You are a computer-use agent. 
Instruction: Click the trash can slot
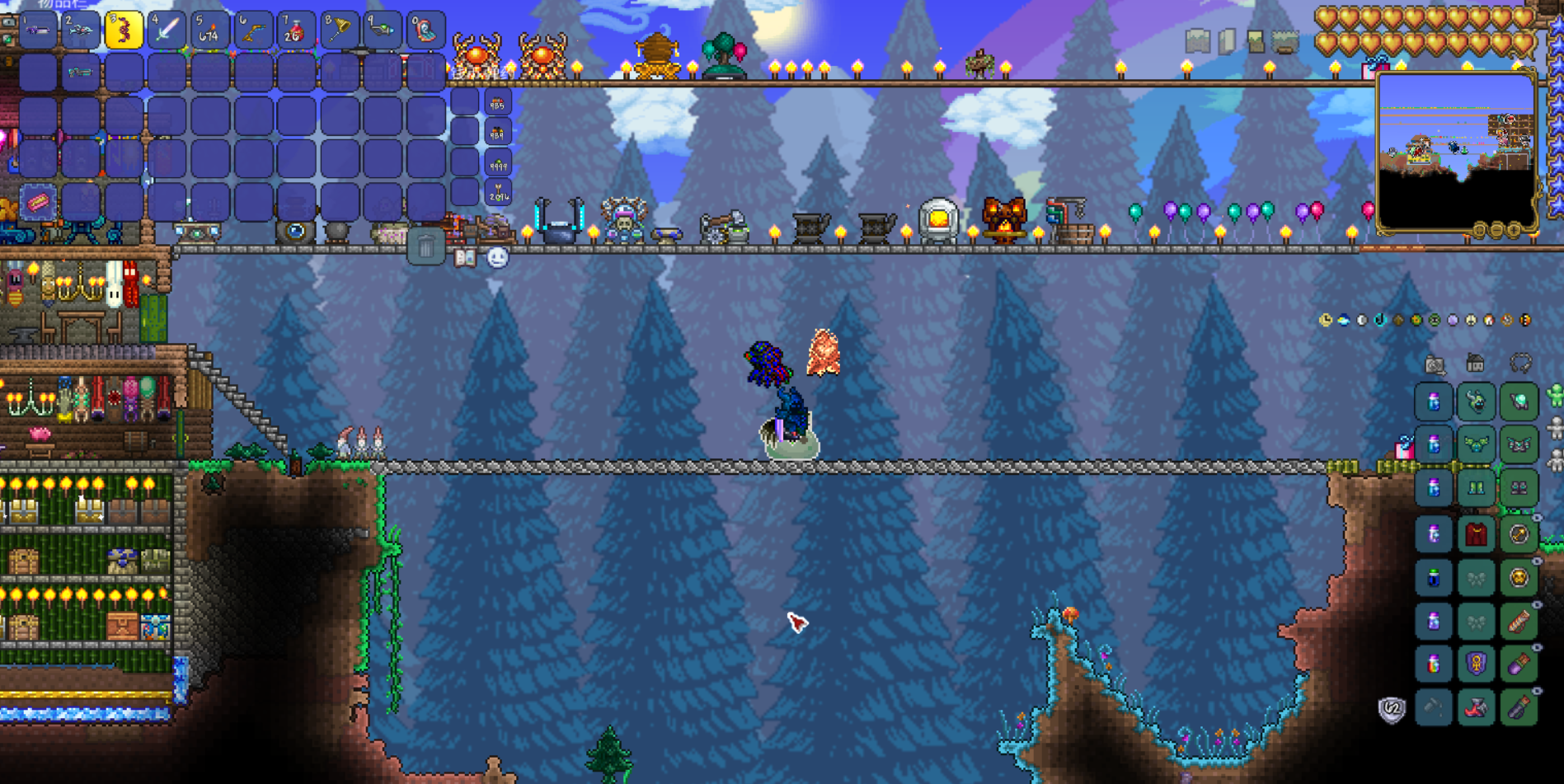click(x=425, y=246)
